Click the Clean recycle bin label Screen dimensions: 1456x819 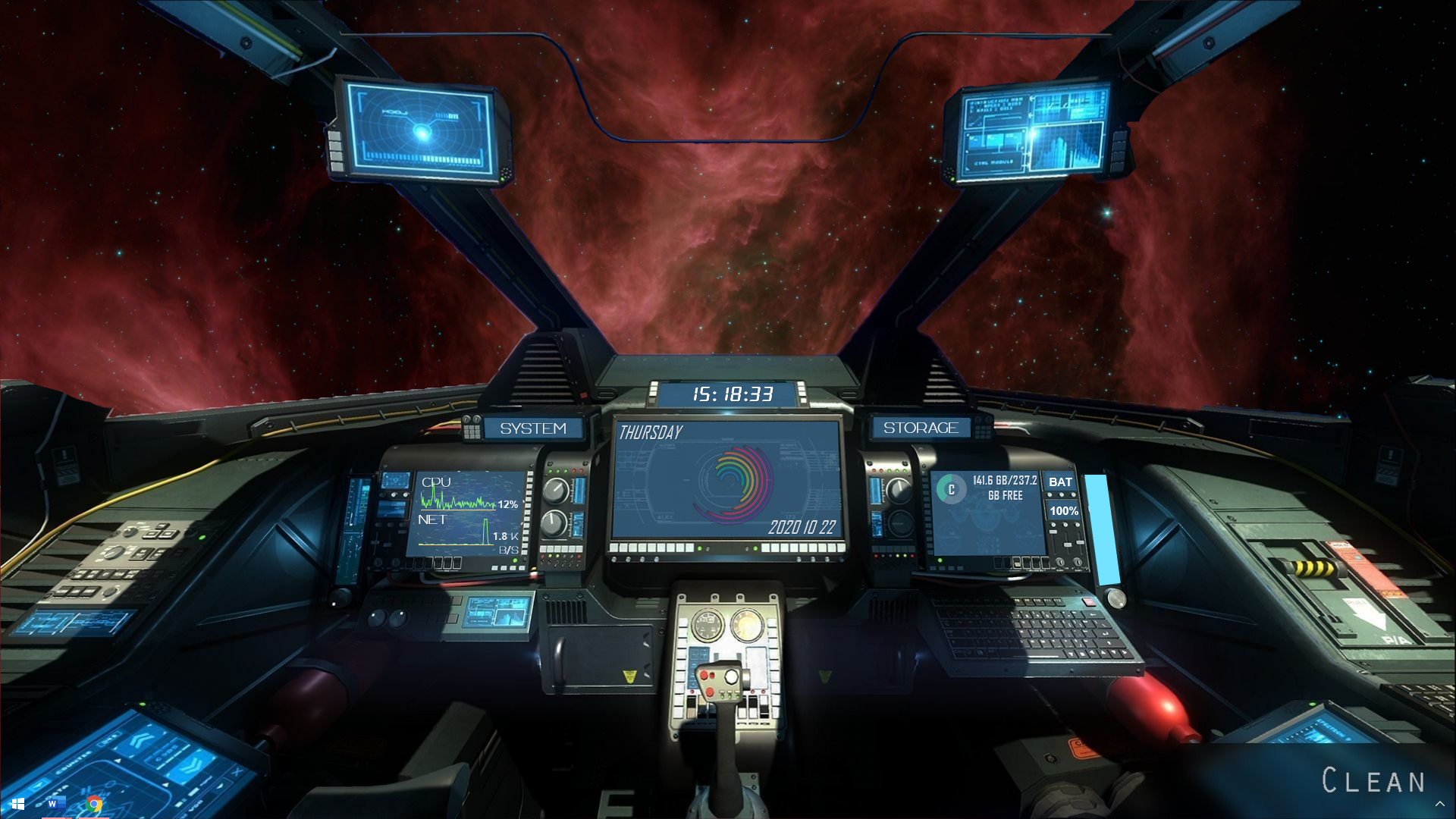[x=1373, y=781]
